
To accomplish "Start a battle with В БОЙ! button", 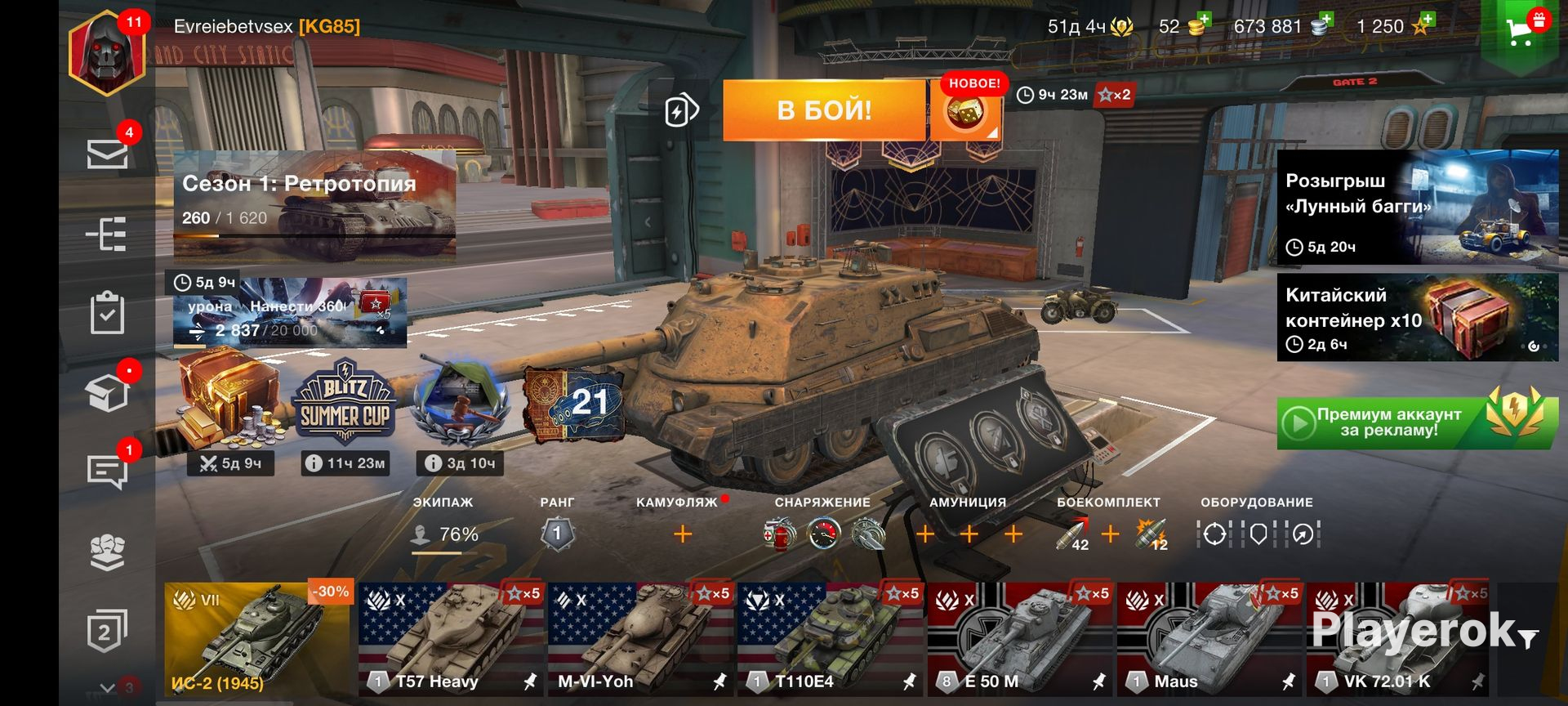I will pyautogui.click(x=823, y=110).
